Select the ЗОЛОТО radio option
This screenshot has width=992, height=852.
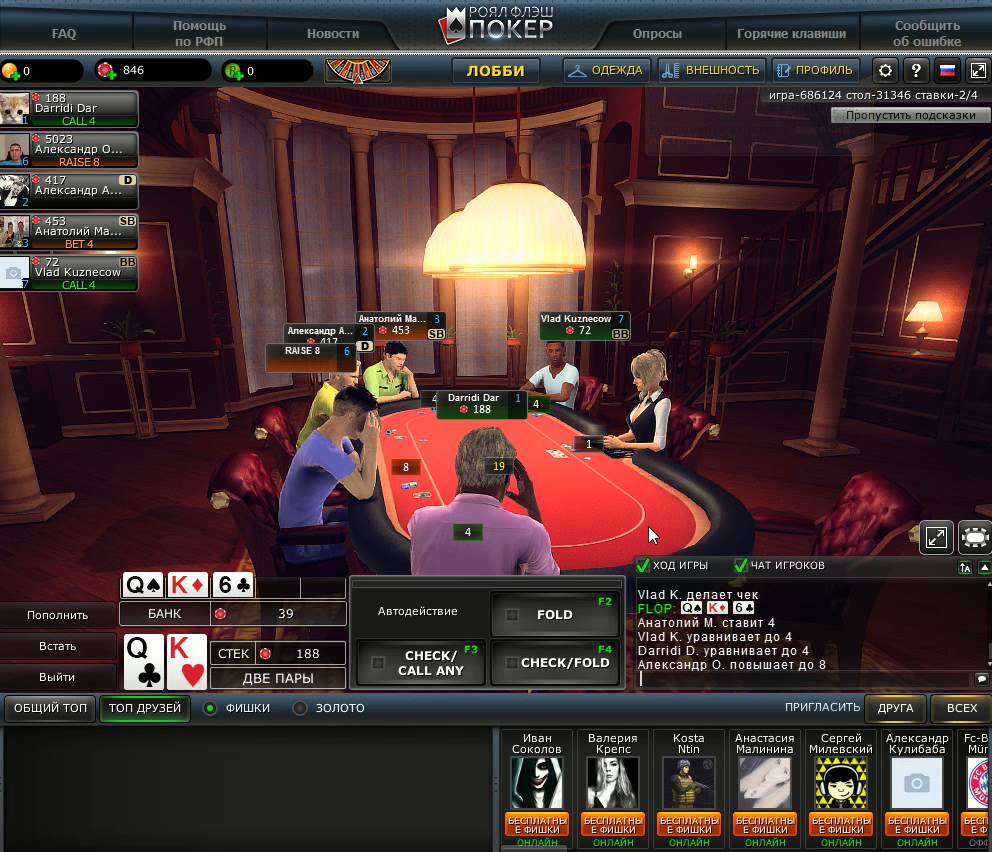point(300,708)
